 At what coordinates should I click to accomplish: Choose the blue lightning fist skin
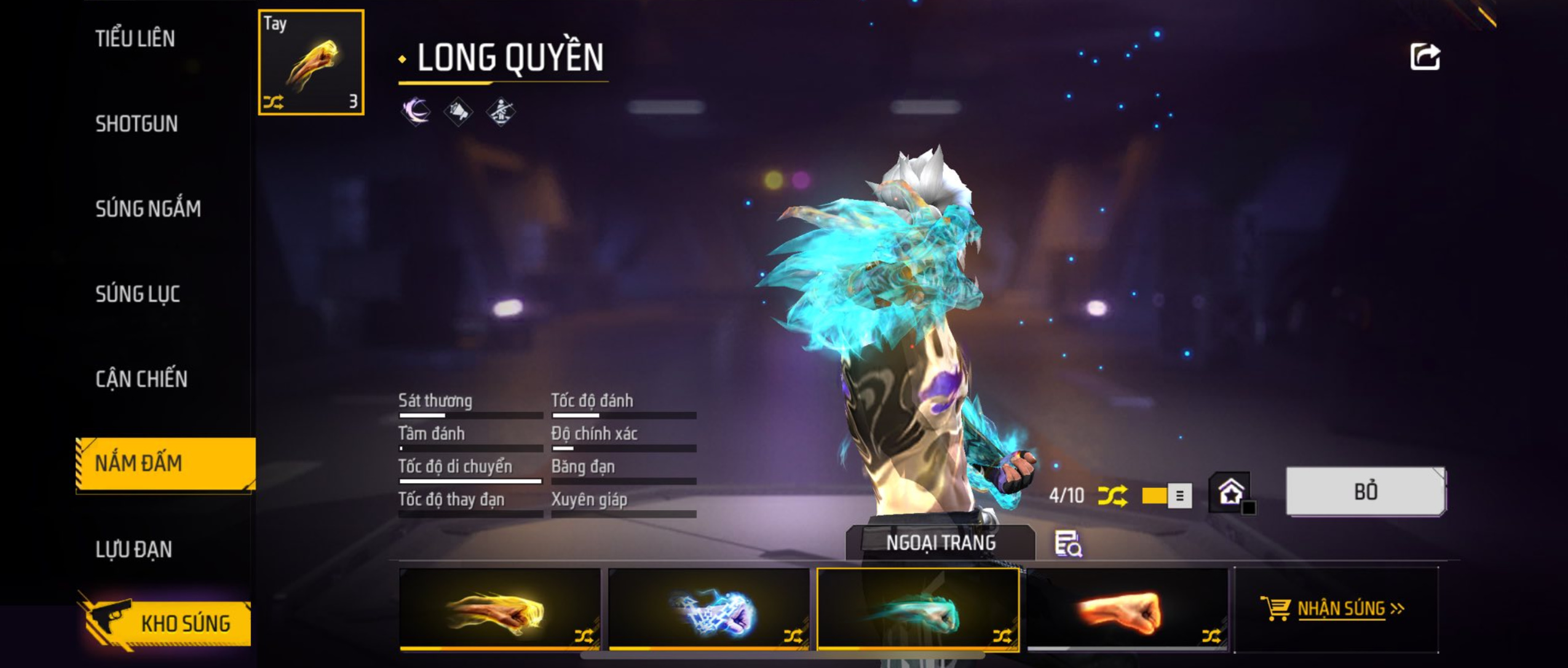click(708, 609)
